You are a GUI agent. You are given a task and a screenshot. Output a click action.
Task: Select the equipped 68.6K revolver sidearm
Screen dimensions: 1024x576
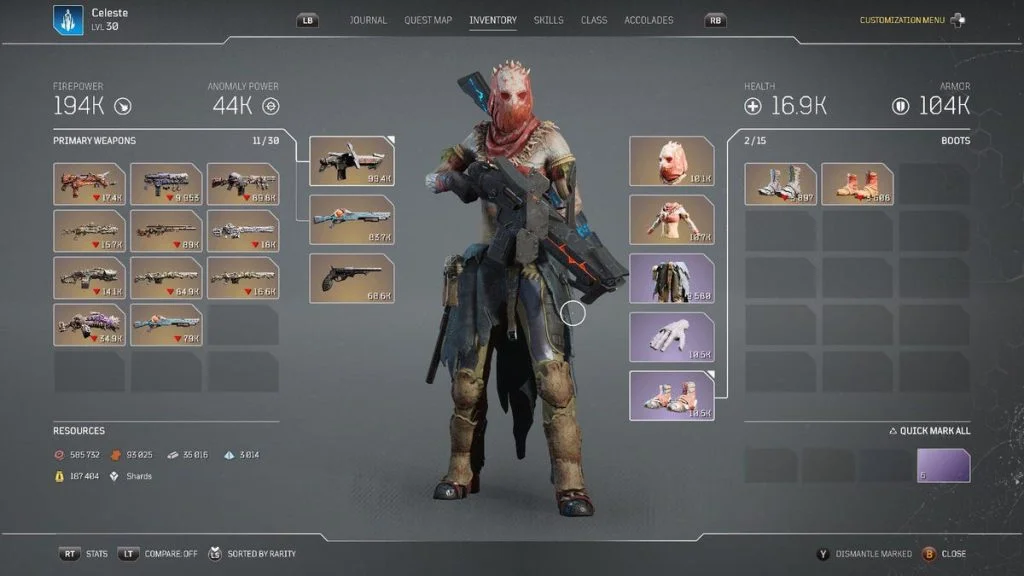(352, 278)
